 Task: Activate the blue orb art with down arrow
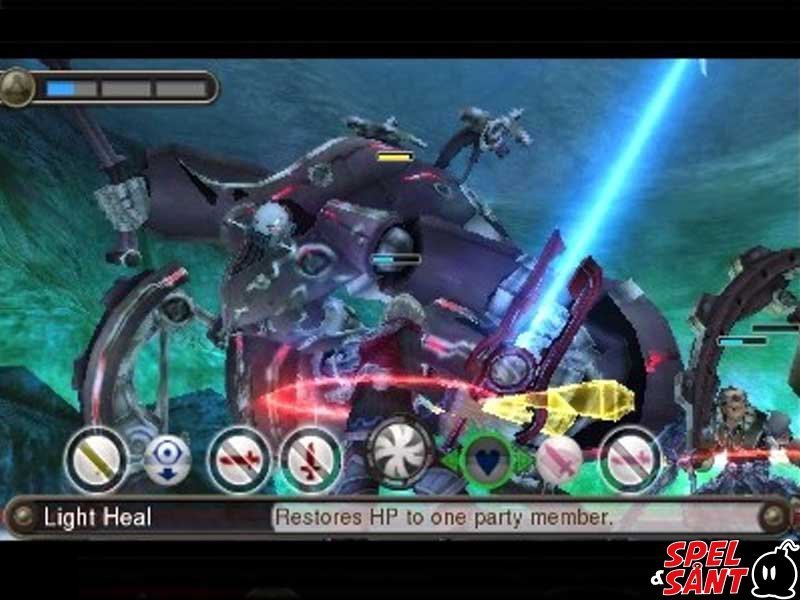click(x=166, y=461)
